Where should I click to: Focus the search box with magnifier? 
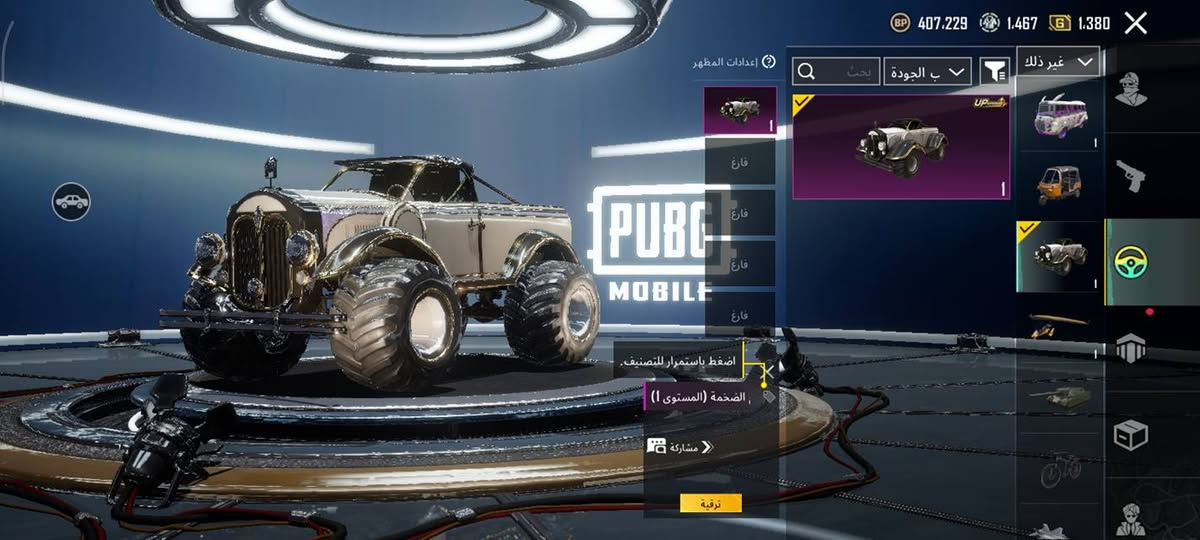[x=837, y=71]
